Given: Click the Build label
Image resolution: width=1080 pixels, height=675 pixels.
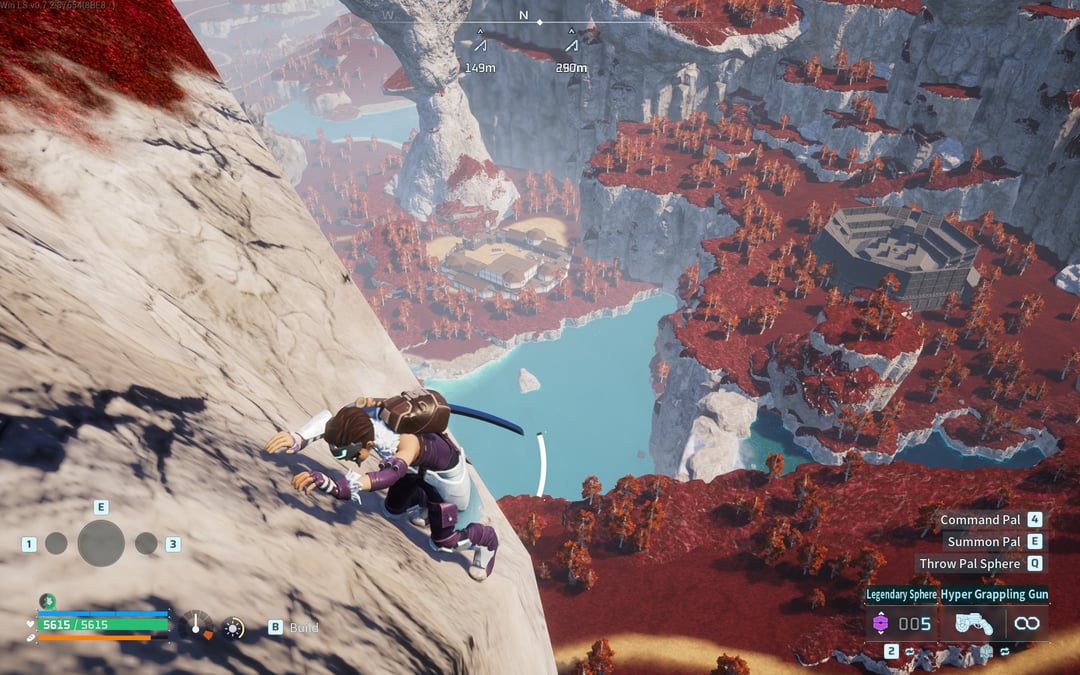Looking at the screenshot, I should (x=304, y=627).
